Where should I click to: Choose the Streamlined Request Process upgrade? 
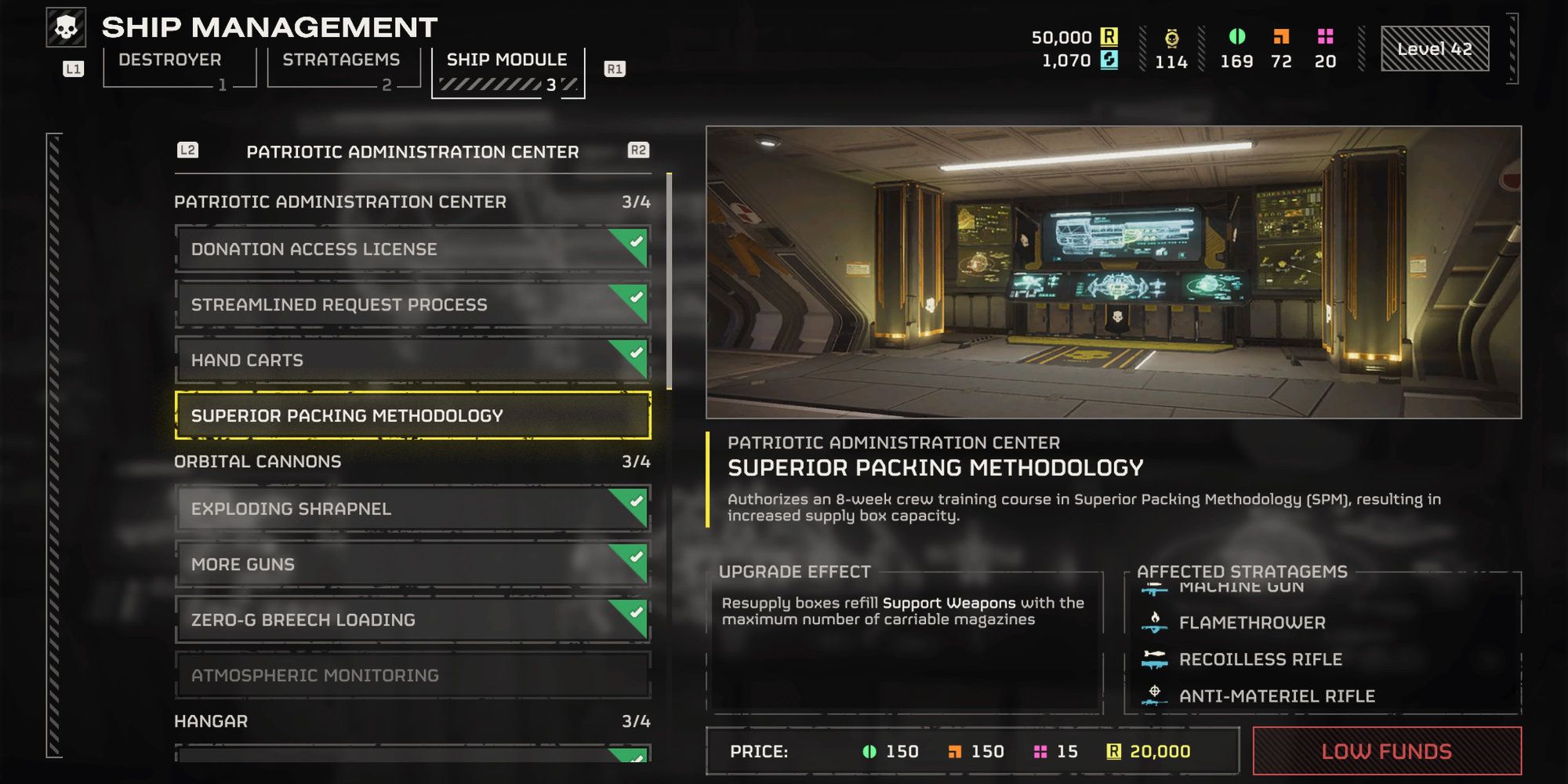tap(412, 305)
